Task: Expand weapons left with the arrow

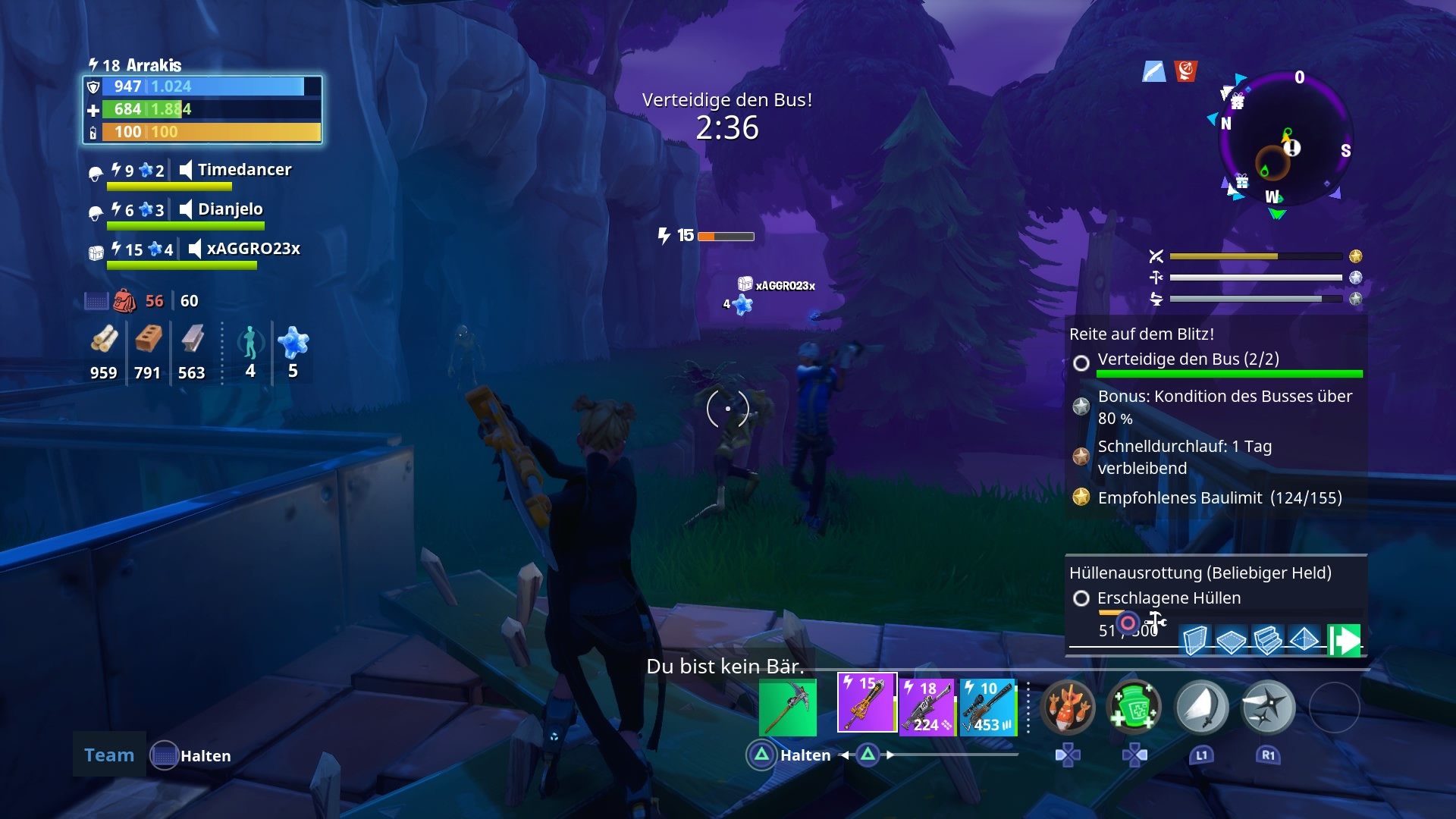Action: [843, 755]
